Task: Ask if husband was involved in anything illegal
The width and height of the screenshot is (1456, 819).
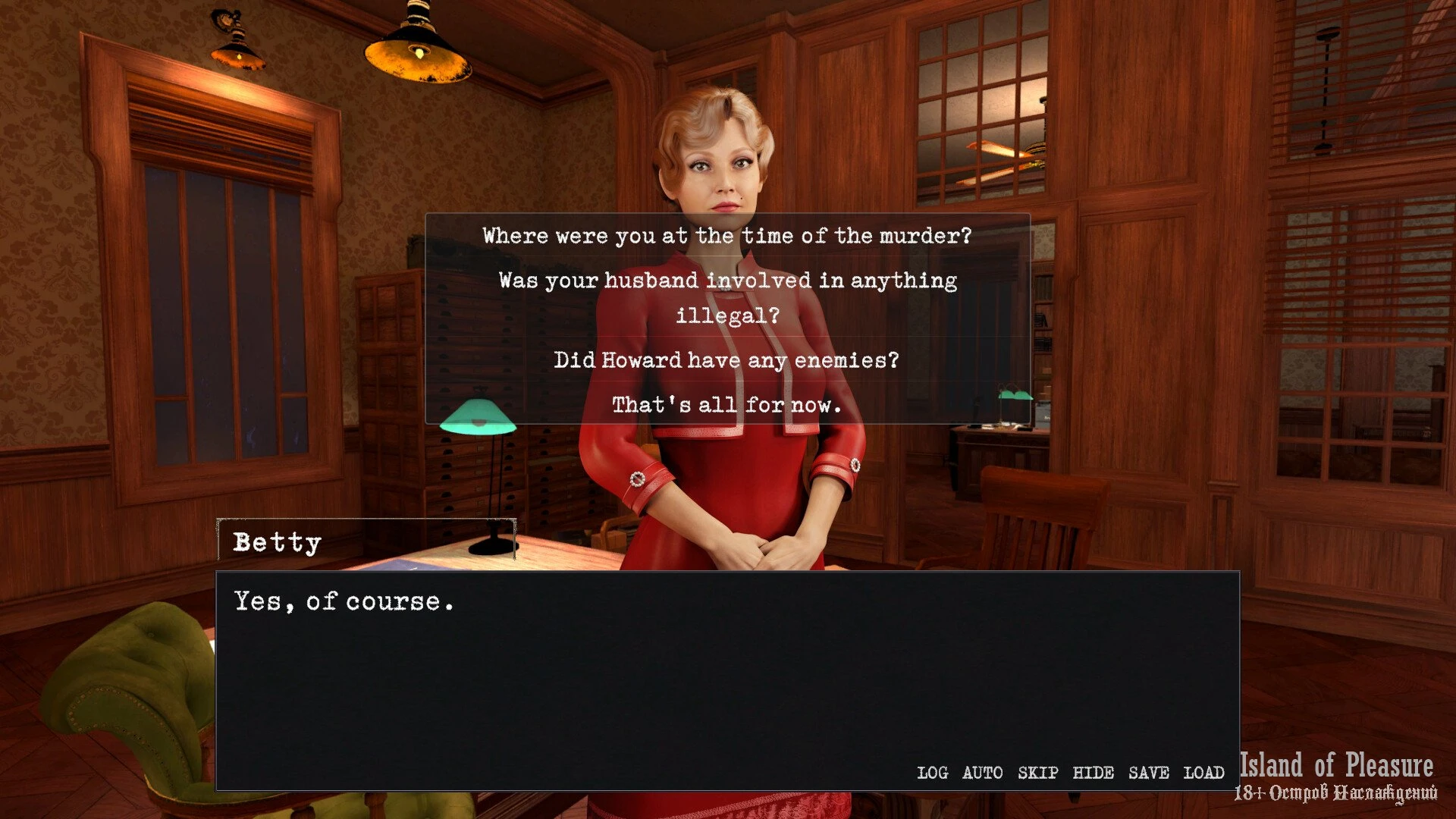Action: click(x=726, y=297)
